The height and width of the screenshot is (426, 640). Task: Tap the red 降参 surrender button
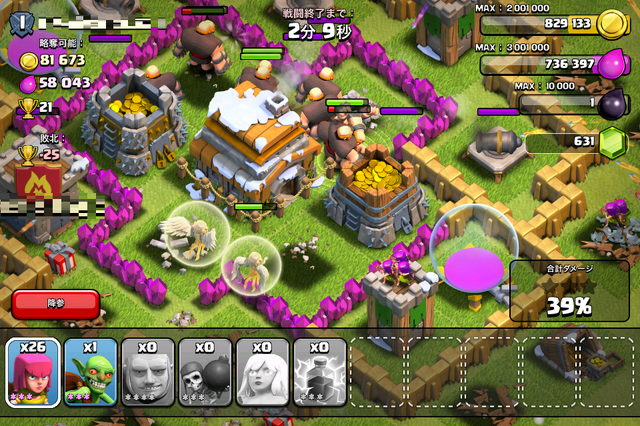click(x=56, y=303)
